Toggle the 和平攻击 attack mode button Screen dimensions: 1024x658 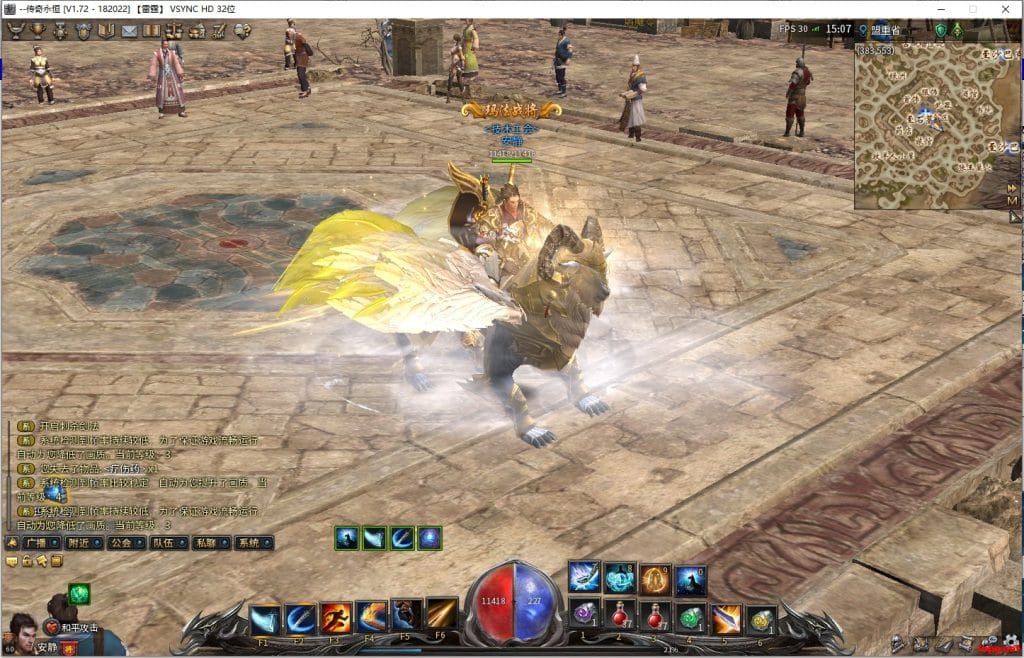(71, 628)
